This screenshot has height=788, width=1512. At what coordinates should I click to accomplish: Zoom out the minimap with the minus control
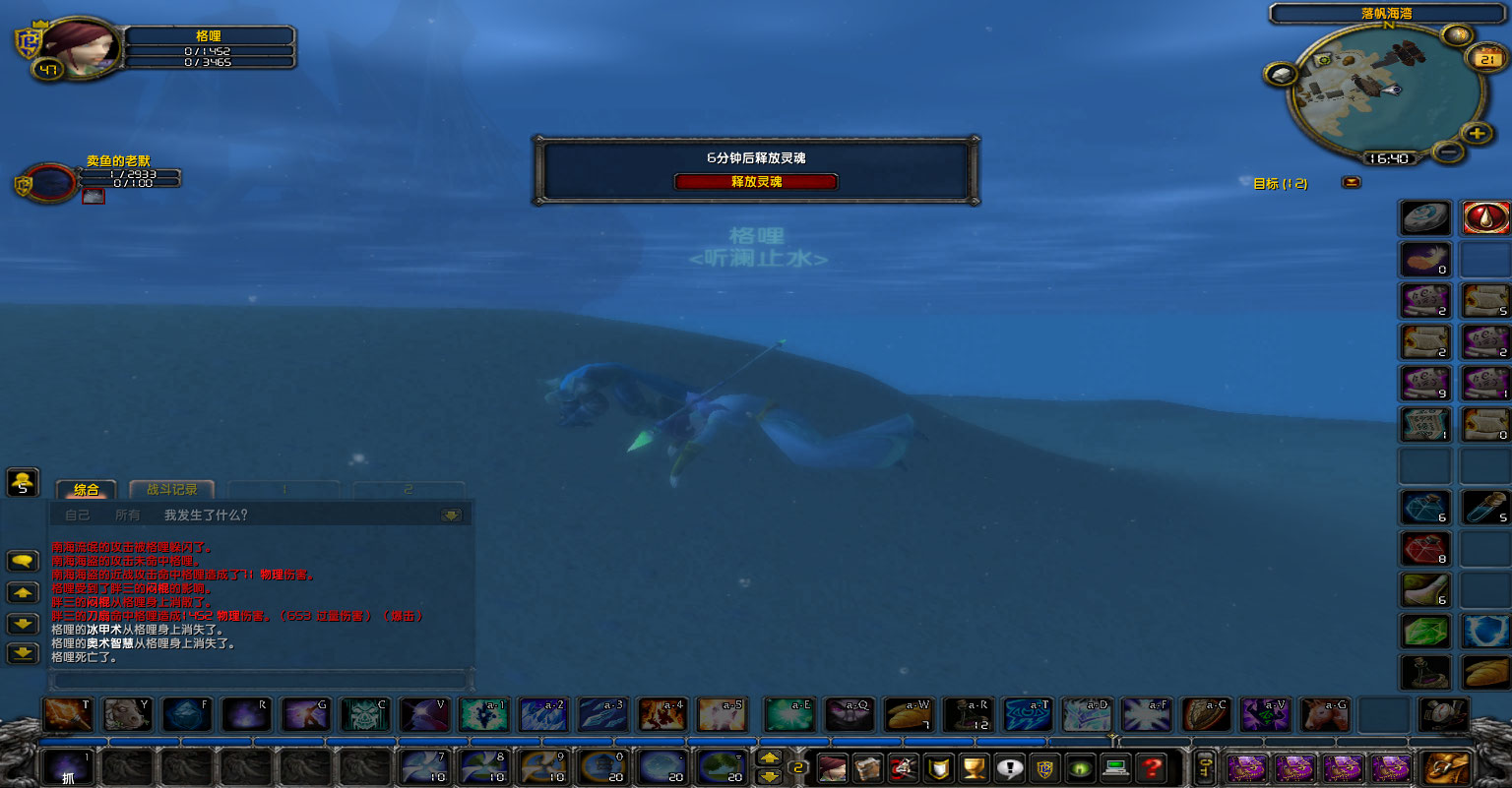(x=1448, y=152)
